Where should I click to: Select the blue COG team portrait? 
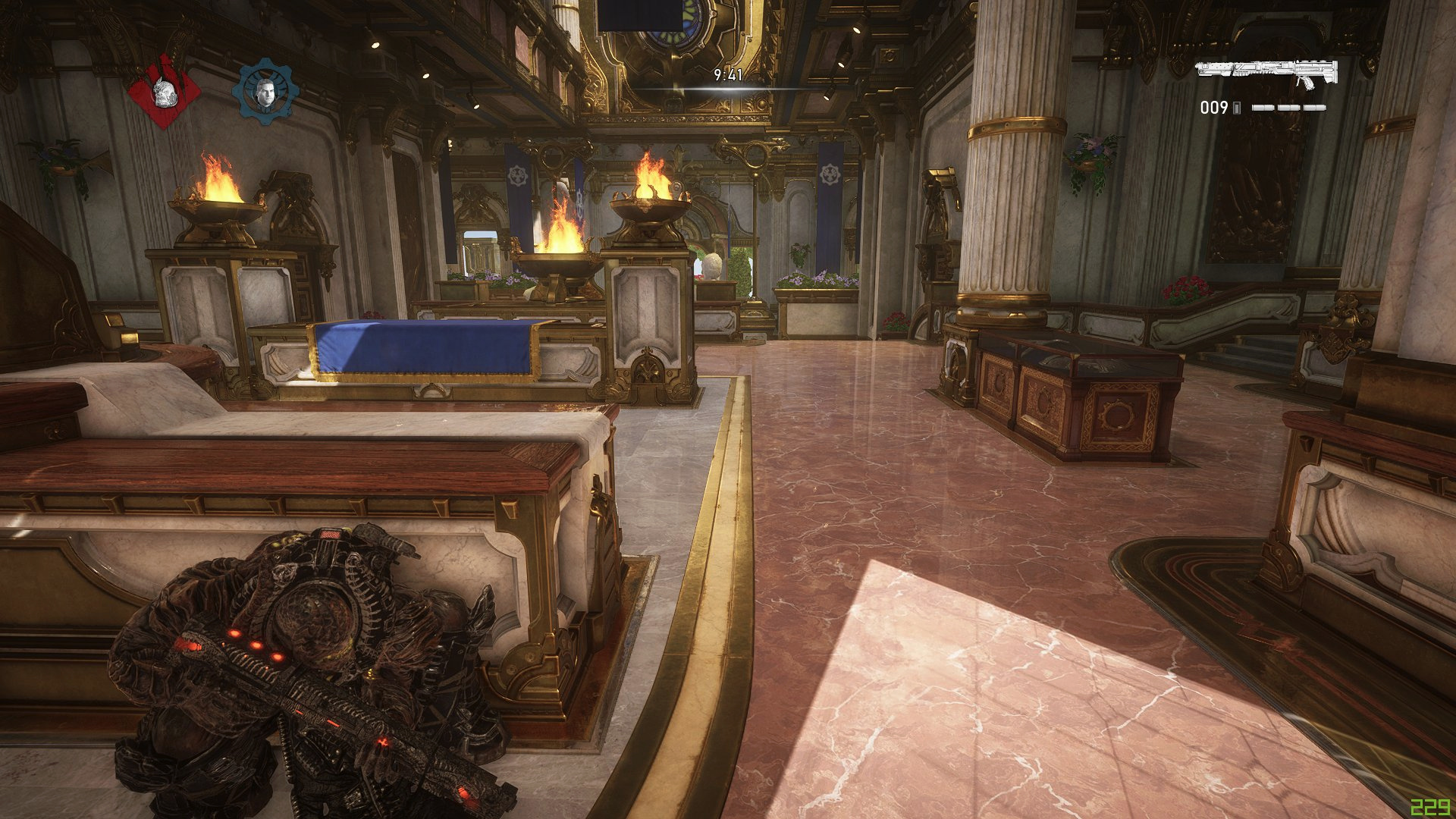[x=265, y=92]
